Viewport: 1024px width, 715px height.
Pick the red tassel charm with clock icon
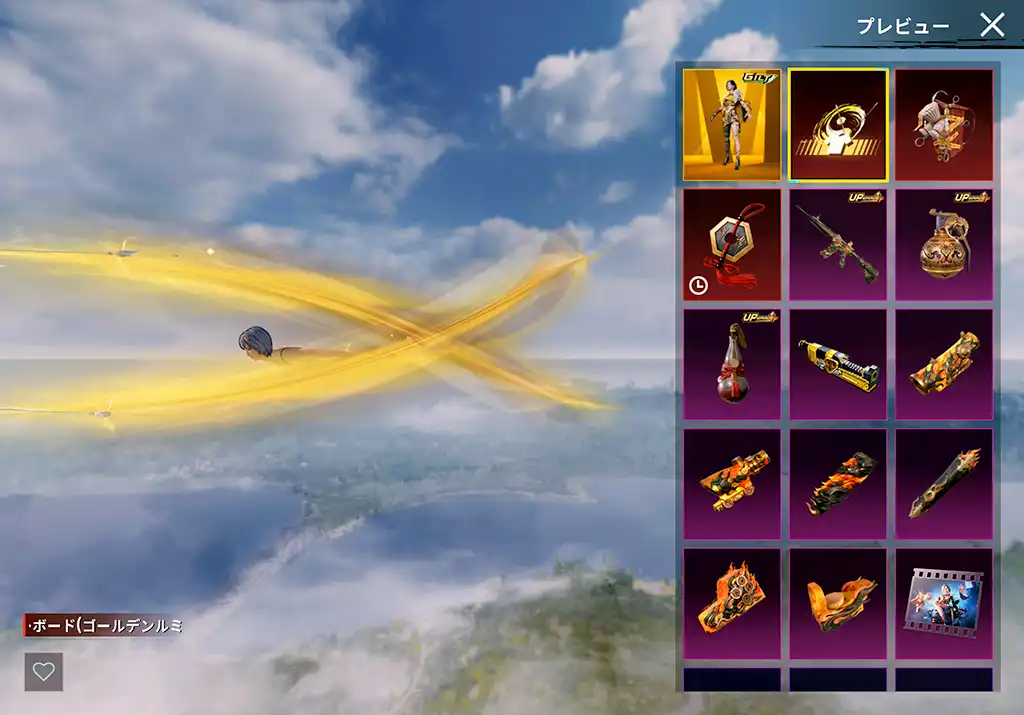coord(732,245)
